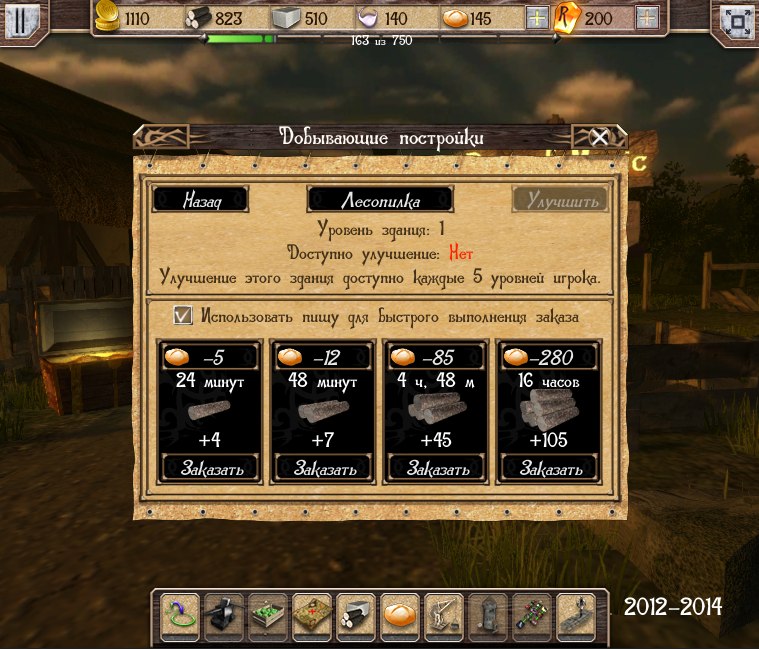Buy more rune currency with its plus button
The height and width of the screenshot is (649, 759).
[x=647, y=18]
